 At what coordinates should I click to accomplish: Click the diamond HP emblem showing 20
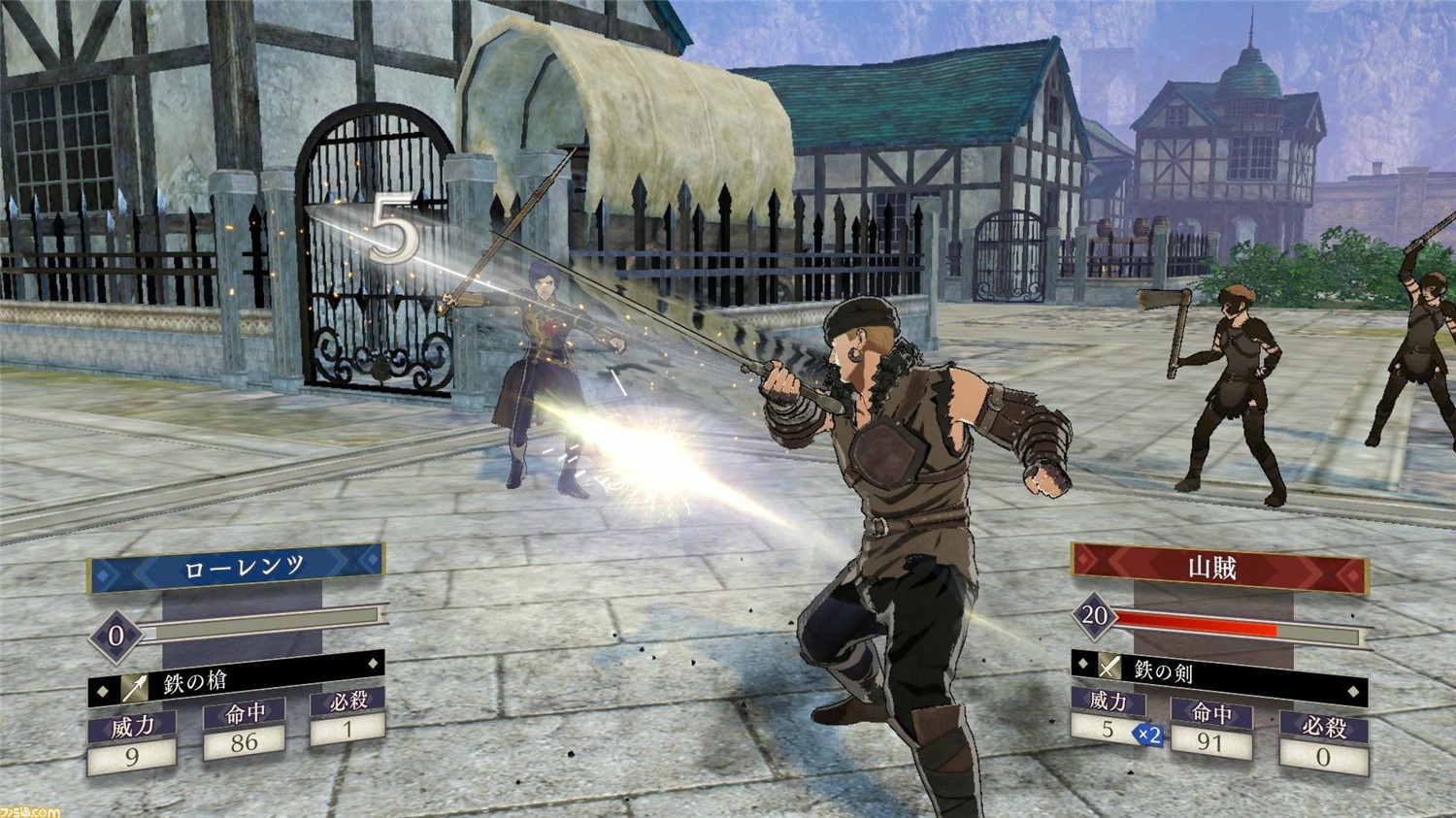tap(1093, 617)
